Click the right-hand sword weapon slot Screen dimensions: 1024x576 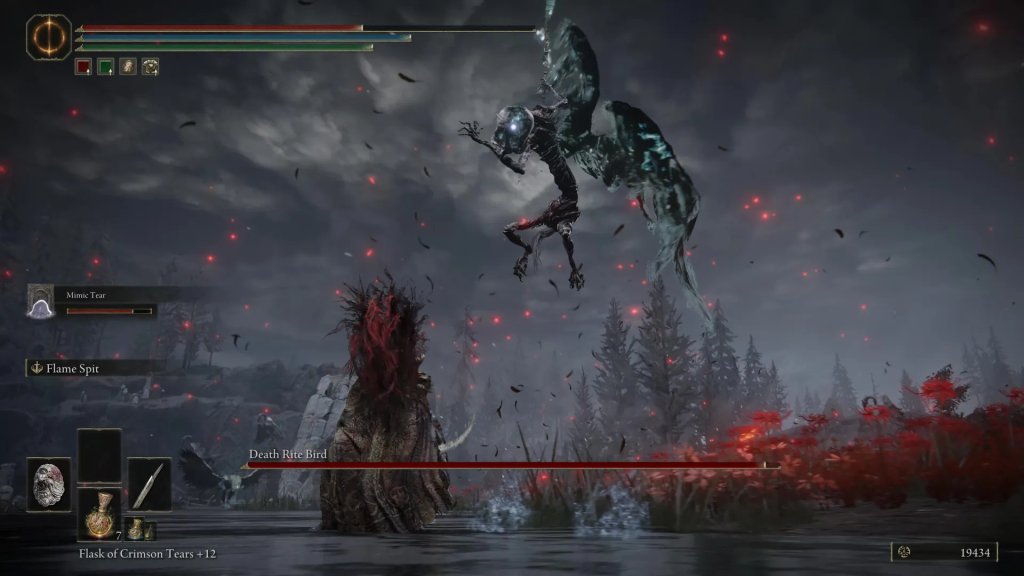[x=149, y=484]
